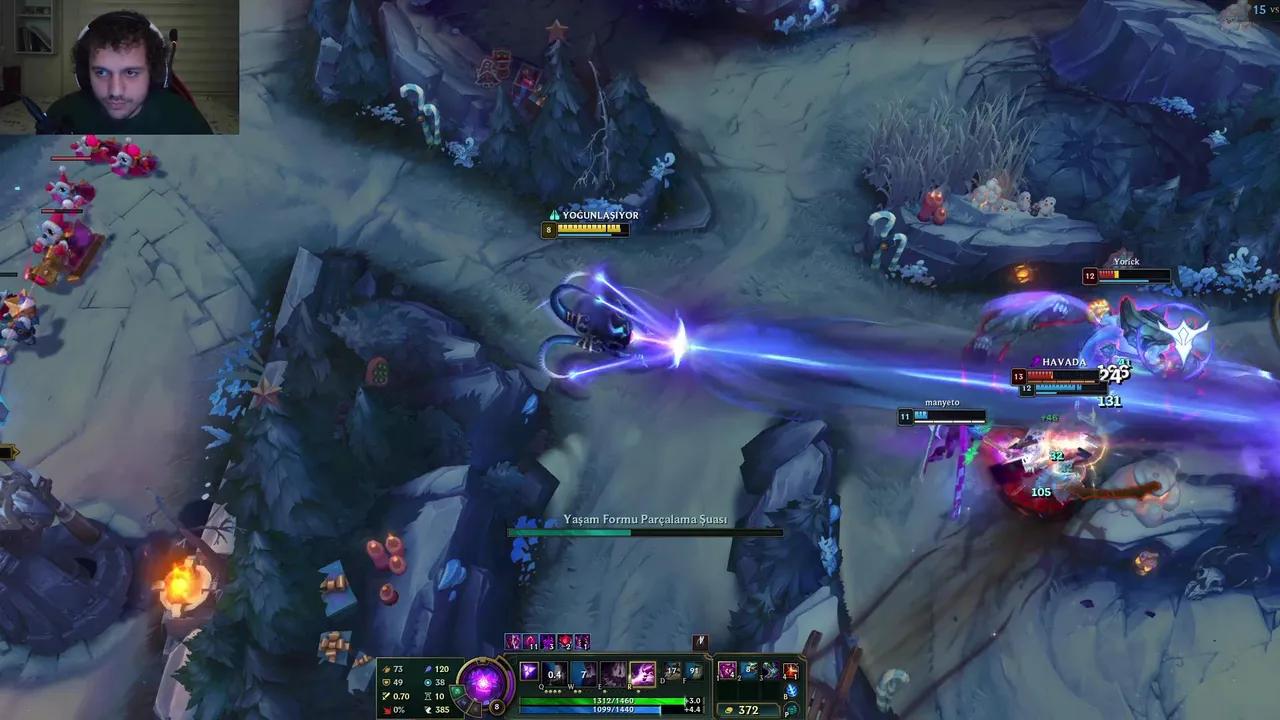This screenshot has height=720, width=1280.
Task: Click the movement speed icon showing 385
Action: pyautogui.click(x=427, y=710)
